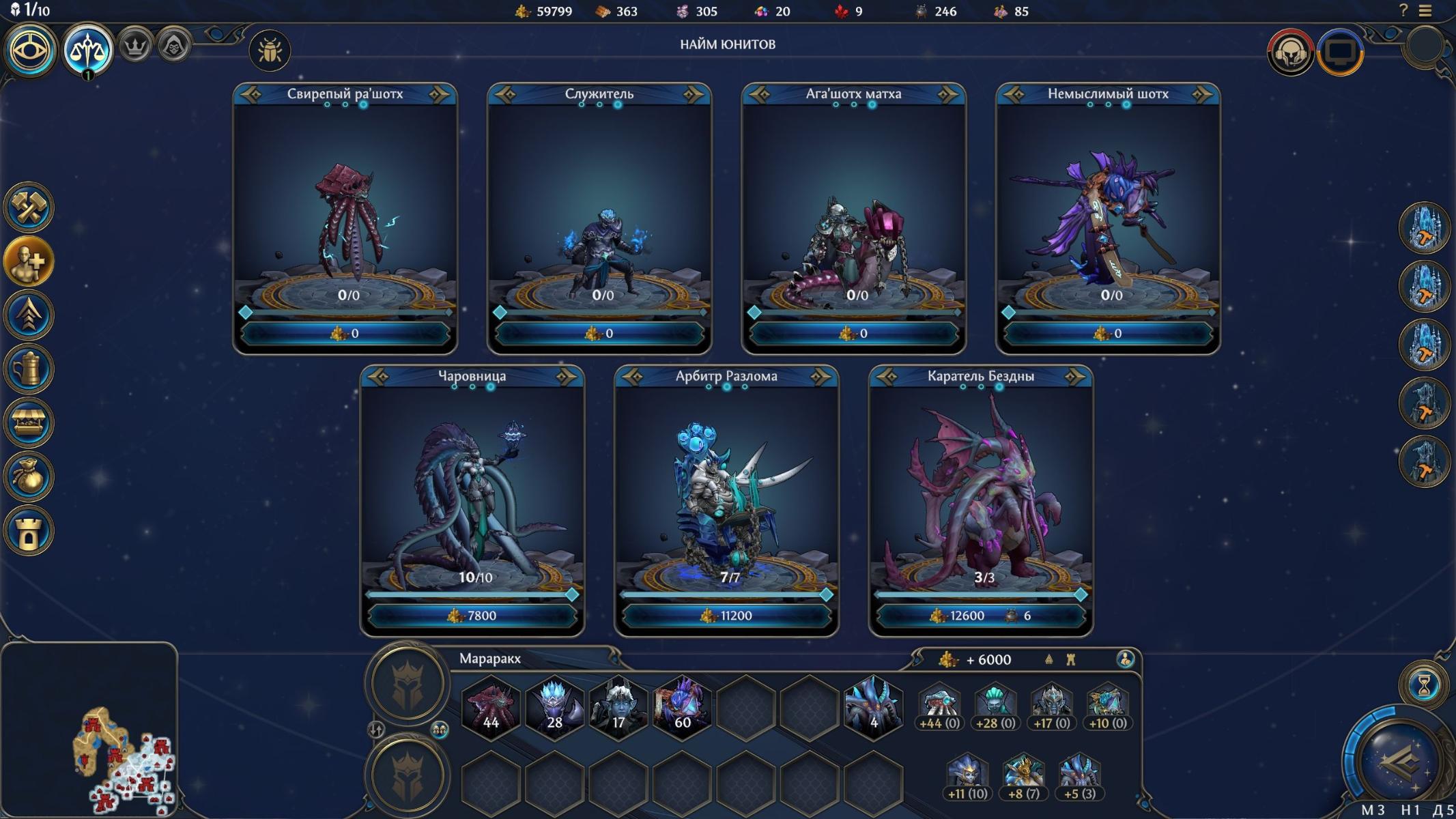This screenshot has width=1456, height=819.
Task: End turn with the hourglass button
Action: click(1423, 685)
